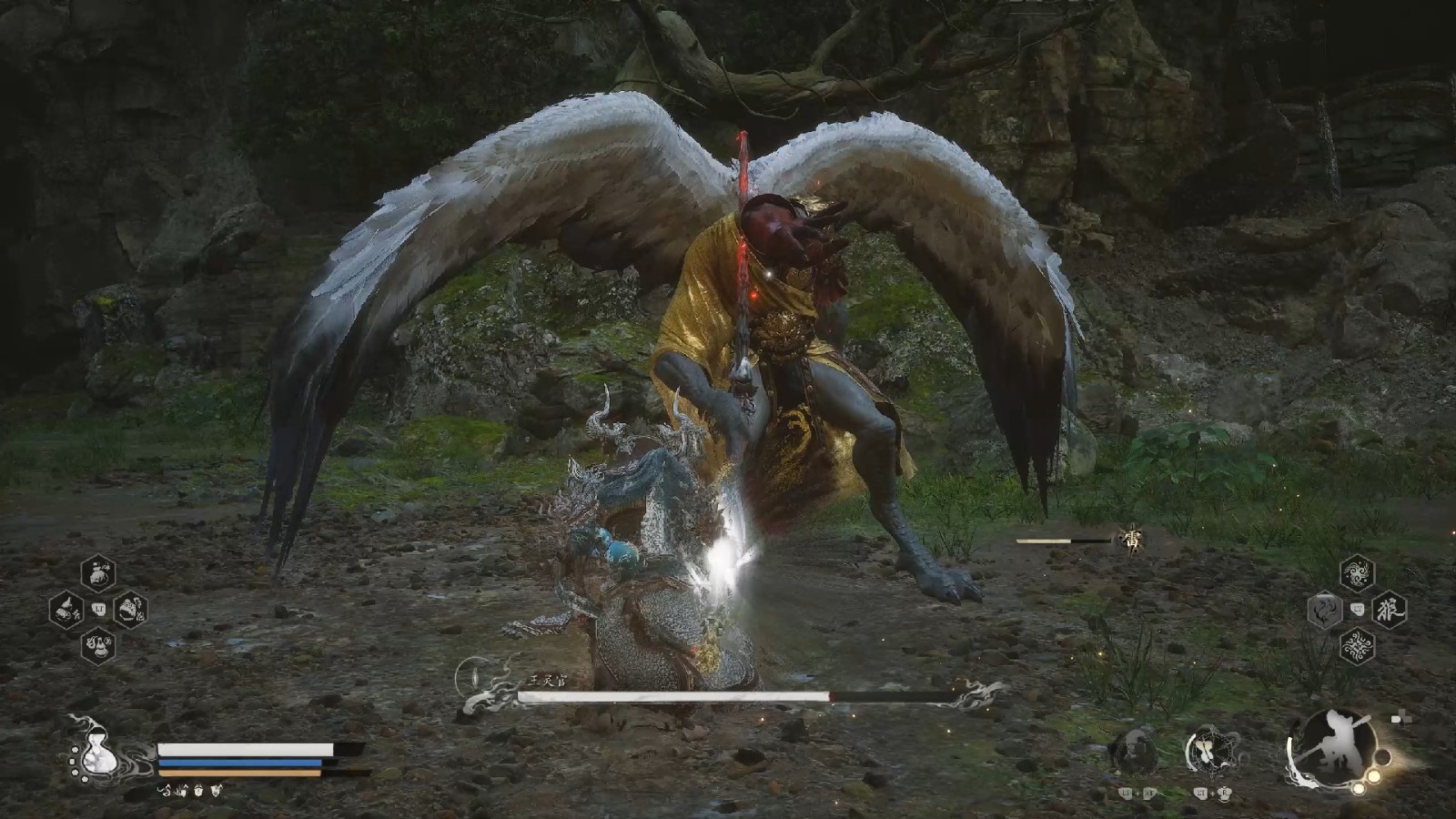The height and width of the screenshot is (819, 1456).
Task: Choose the right jar item slot
Action: pos(131,609)
